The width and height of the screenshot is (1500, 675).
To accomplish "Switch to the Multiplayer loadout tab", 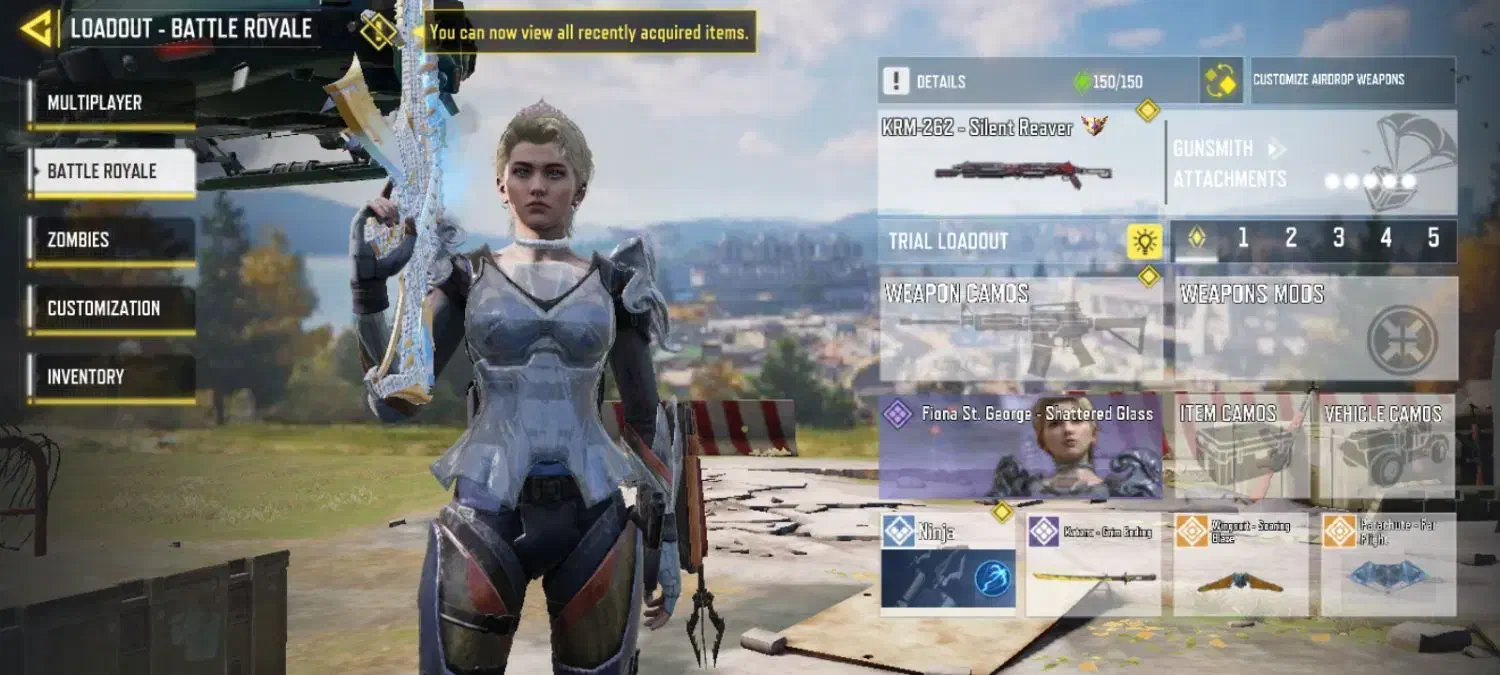I will 110,103.
